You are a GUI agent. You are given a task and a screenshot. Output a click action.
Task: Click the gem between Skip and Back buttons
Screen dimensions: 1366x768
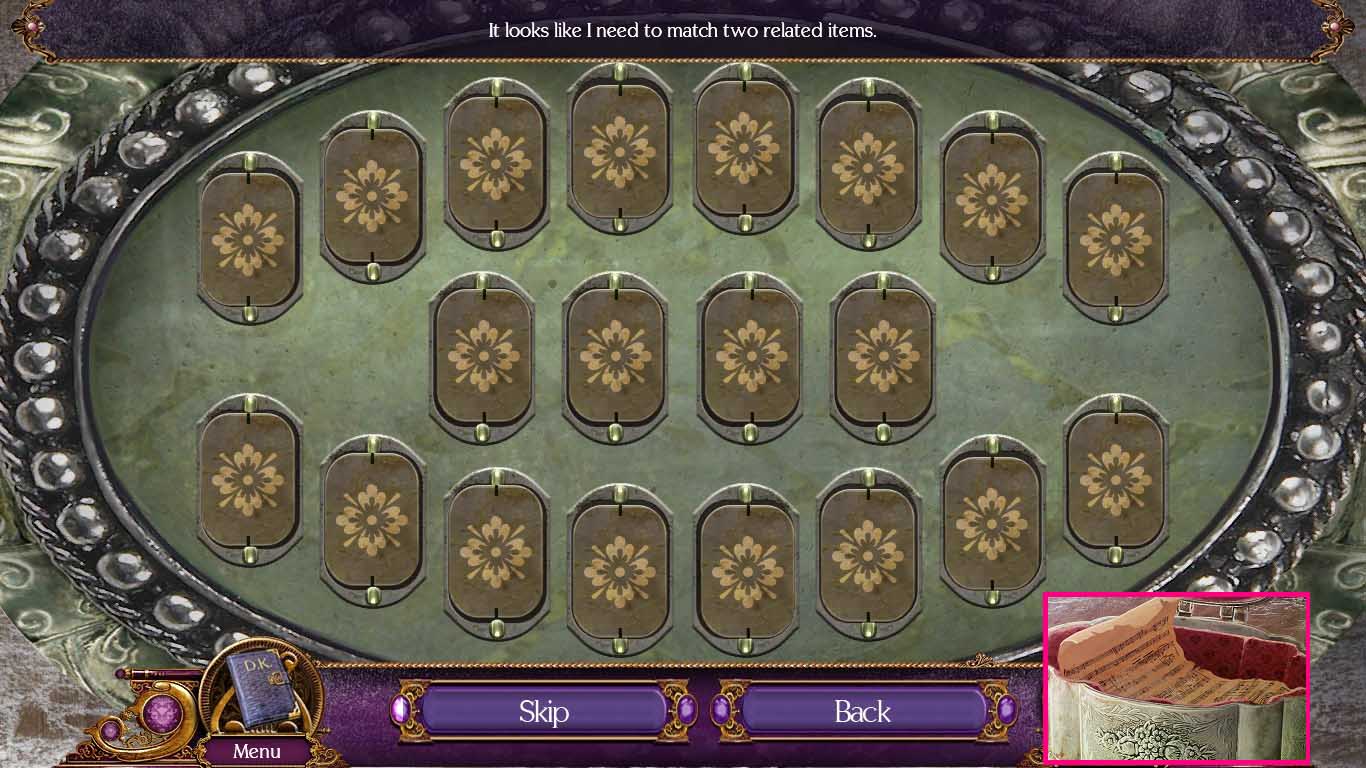686,712
